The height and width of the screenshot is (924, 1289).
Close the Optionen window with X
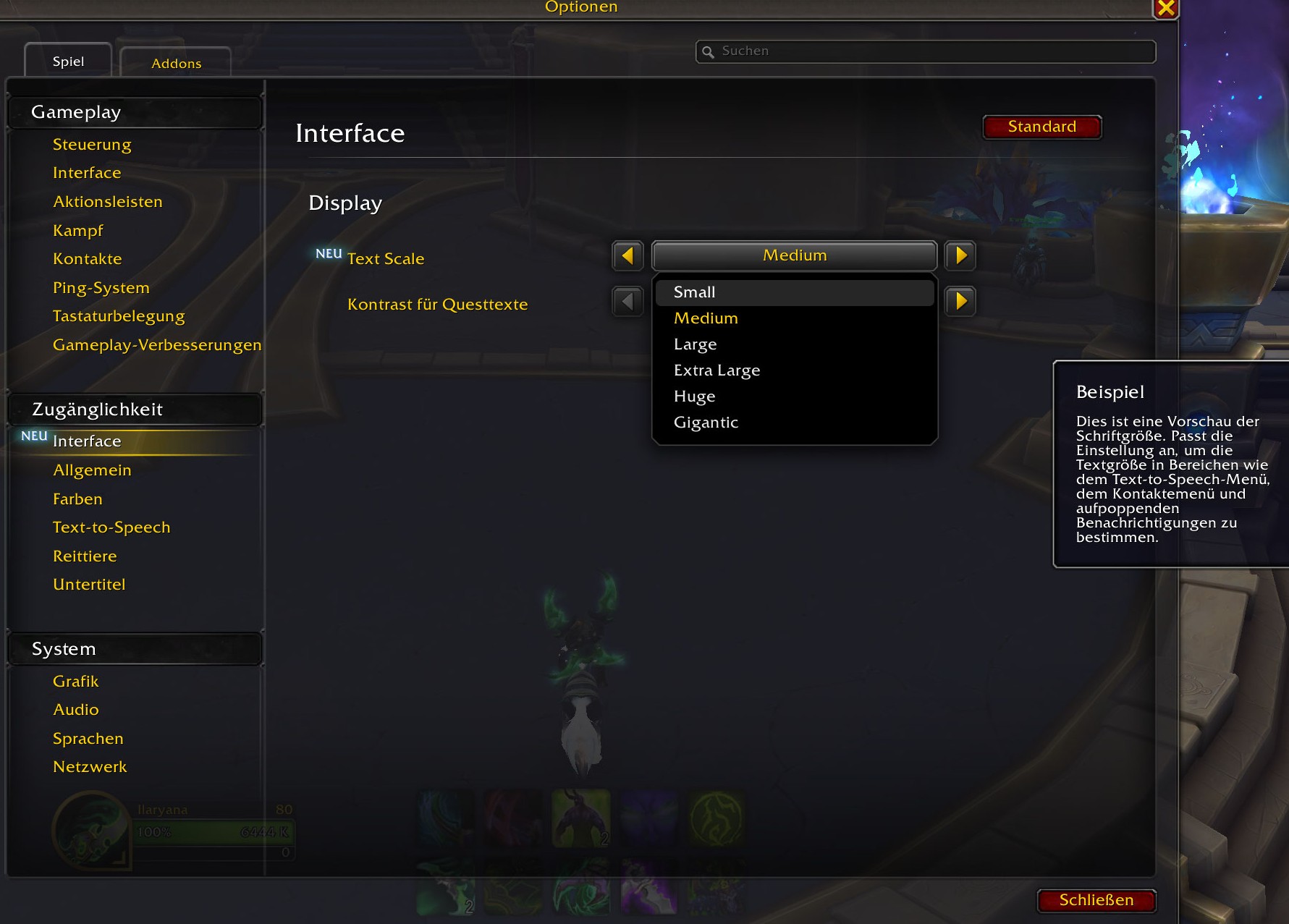(x=1166, y=8)
